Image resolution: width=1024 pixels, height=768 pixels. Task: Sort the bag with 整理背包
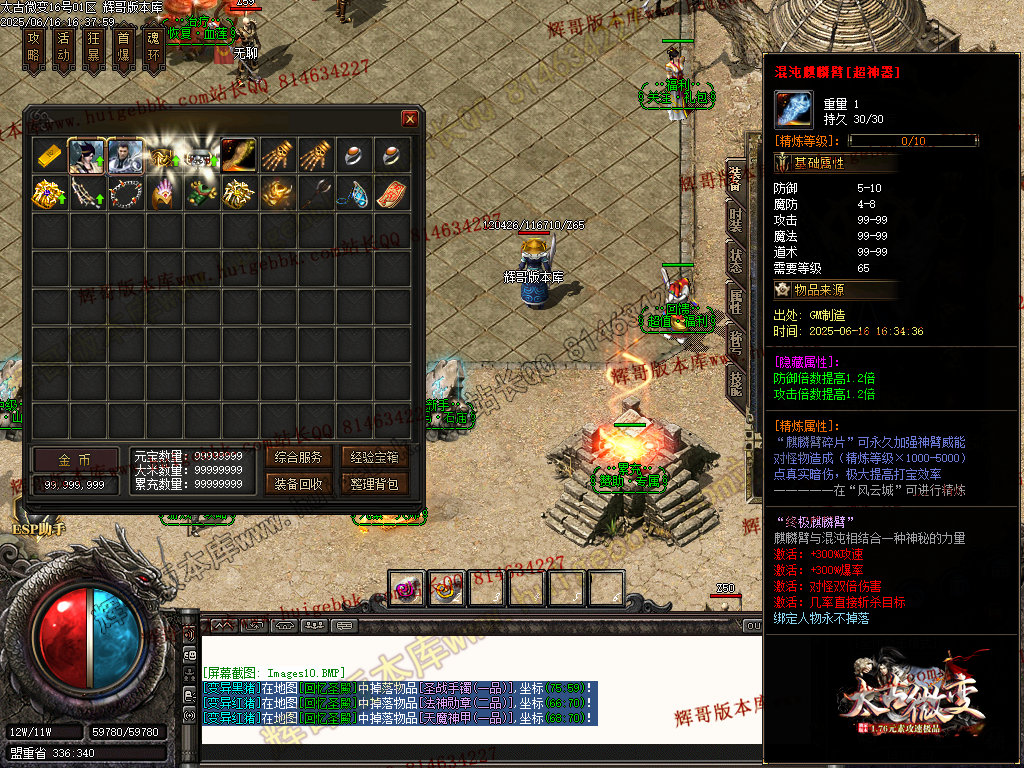(x=375, y=484)
